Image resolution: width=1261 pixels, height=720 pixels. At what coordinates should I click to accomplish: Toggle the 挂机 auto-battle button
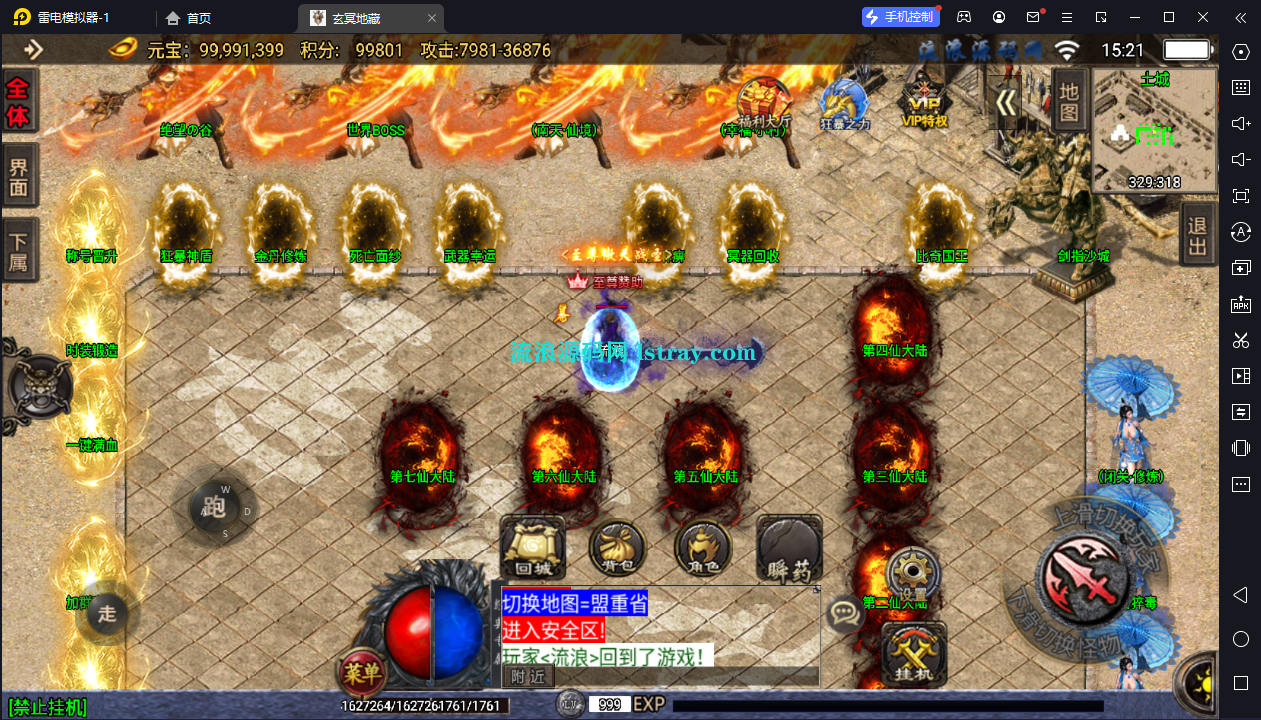click(x=914, y=656)
